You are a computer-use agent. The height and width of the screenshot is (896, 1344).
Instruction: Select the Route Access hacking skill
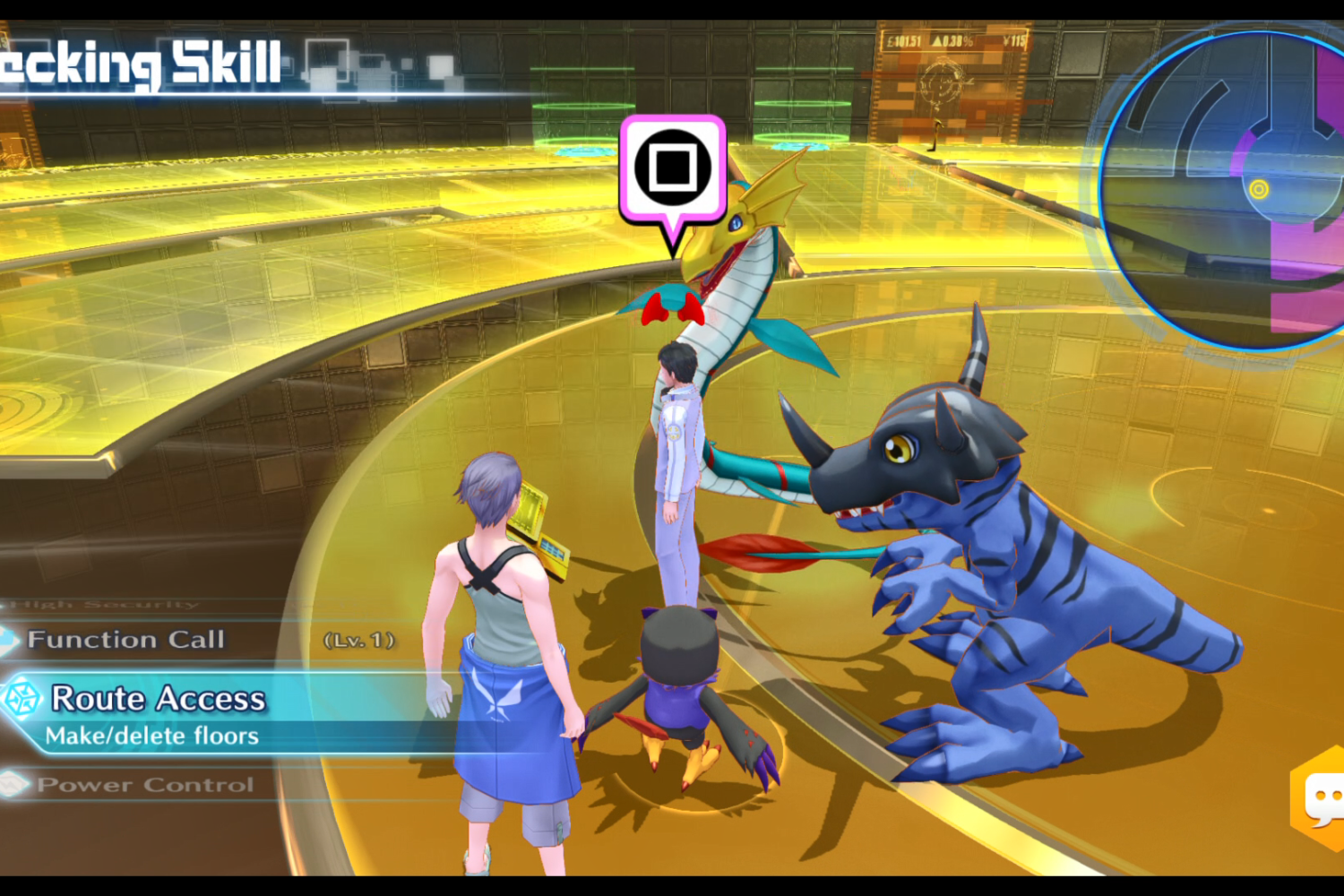(159, 700)
